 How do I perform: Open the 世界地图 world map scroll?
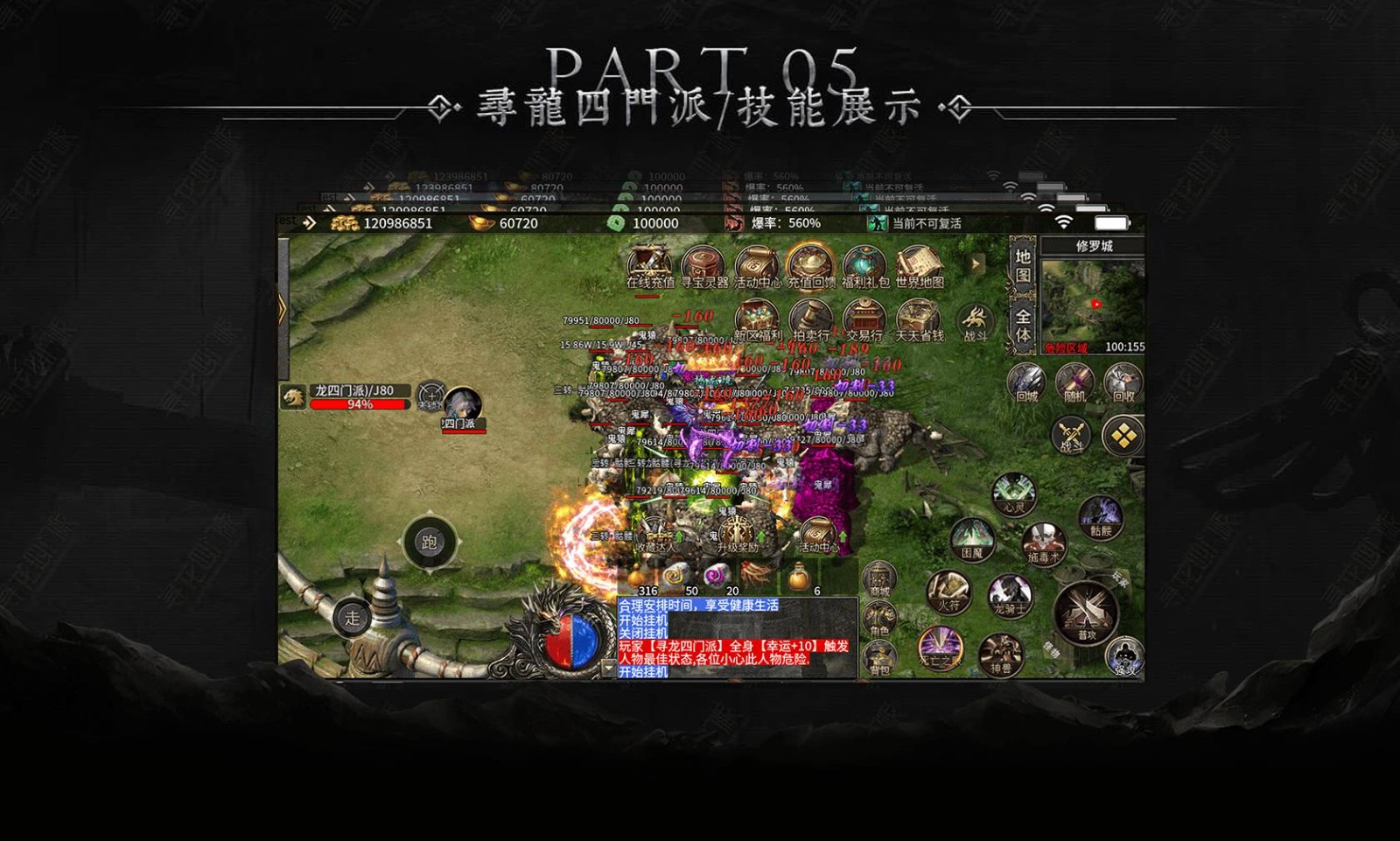pos(919,265)
